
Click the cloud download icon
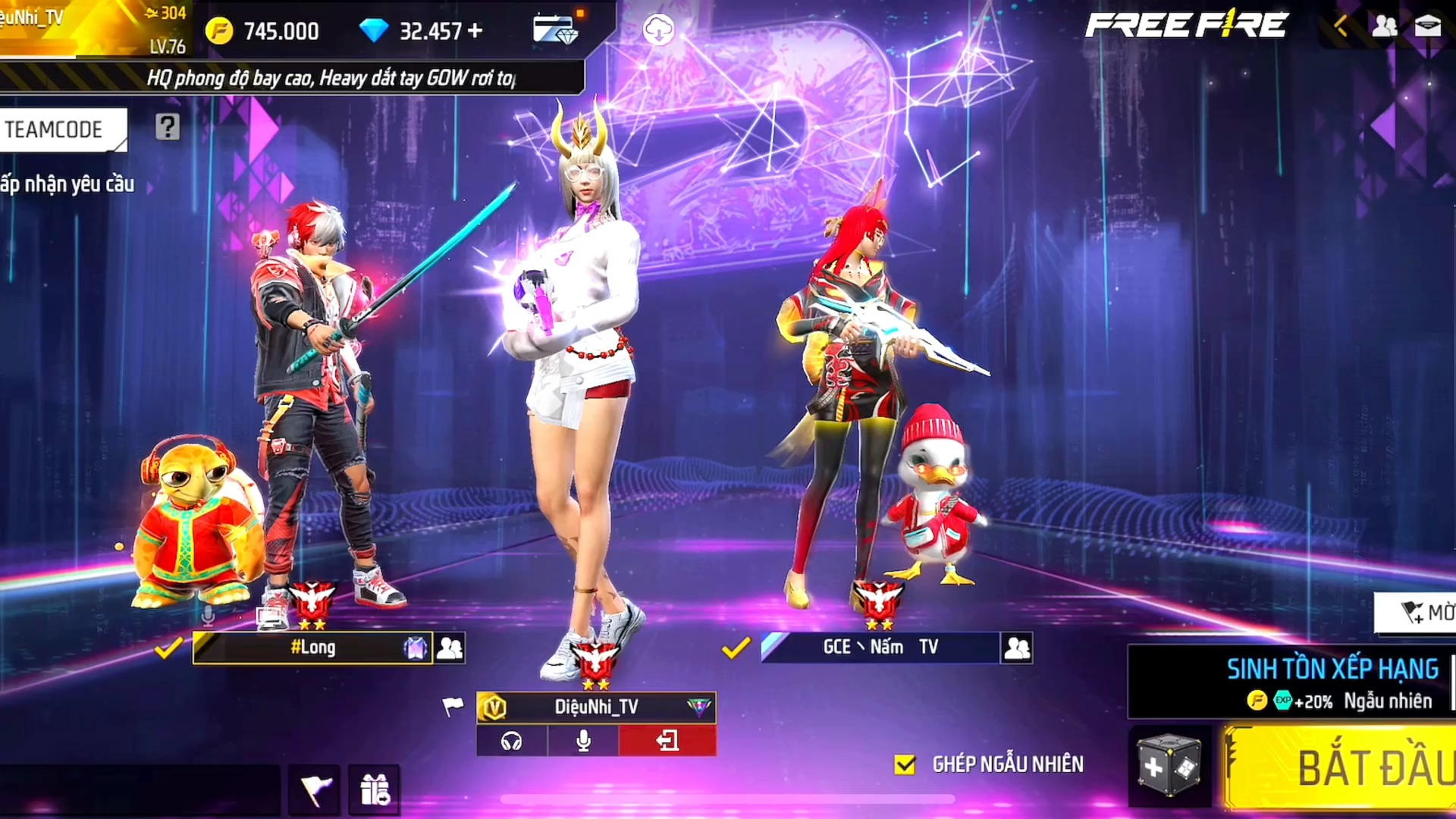tap(658, 30)
